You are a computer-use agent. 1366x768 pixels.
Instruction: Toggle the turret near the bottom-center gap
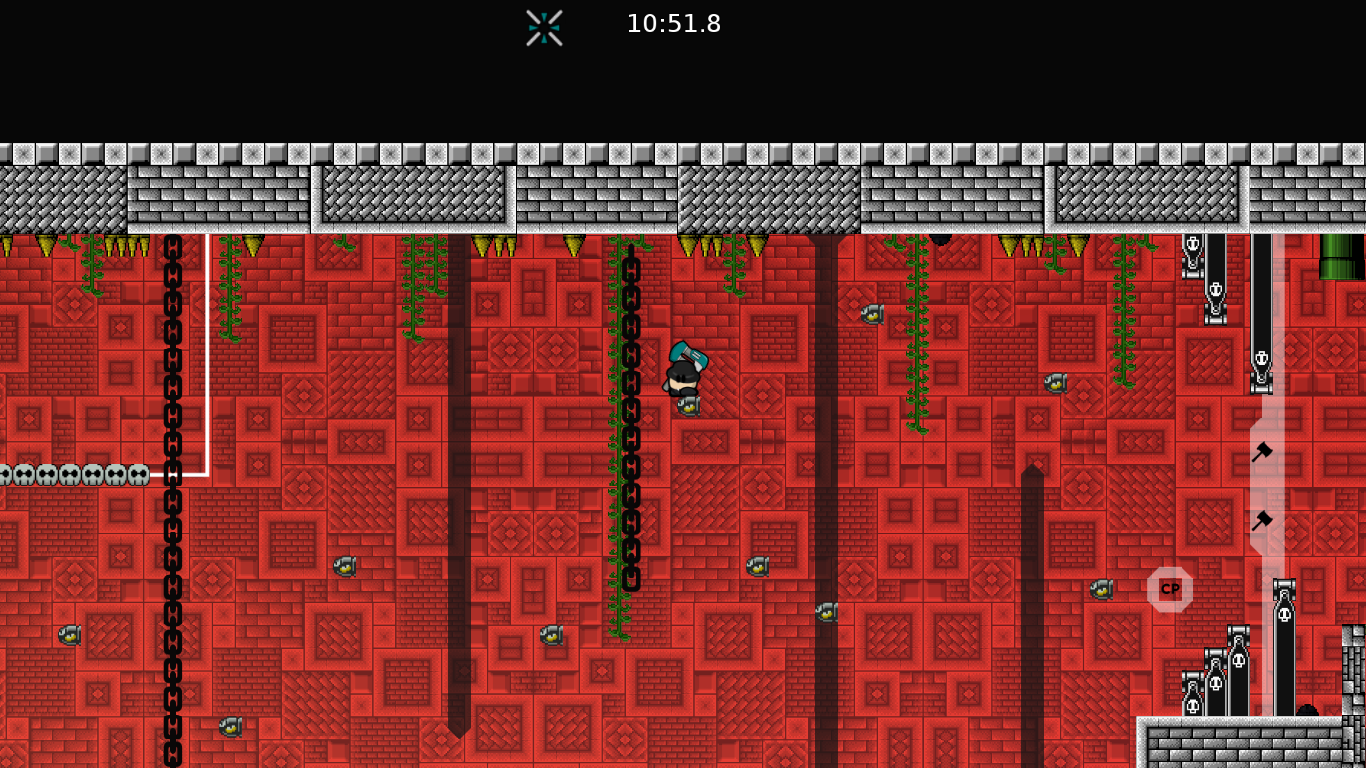click(826, 613)
